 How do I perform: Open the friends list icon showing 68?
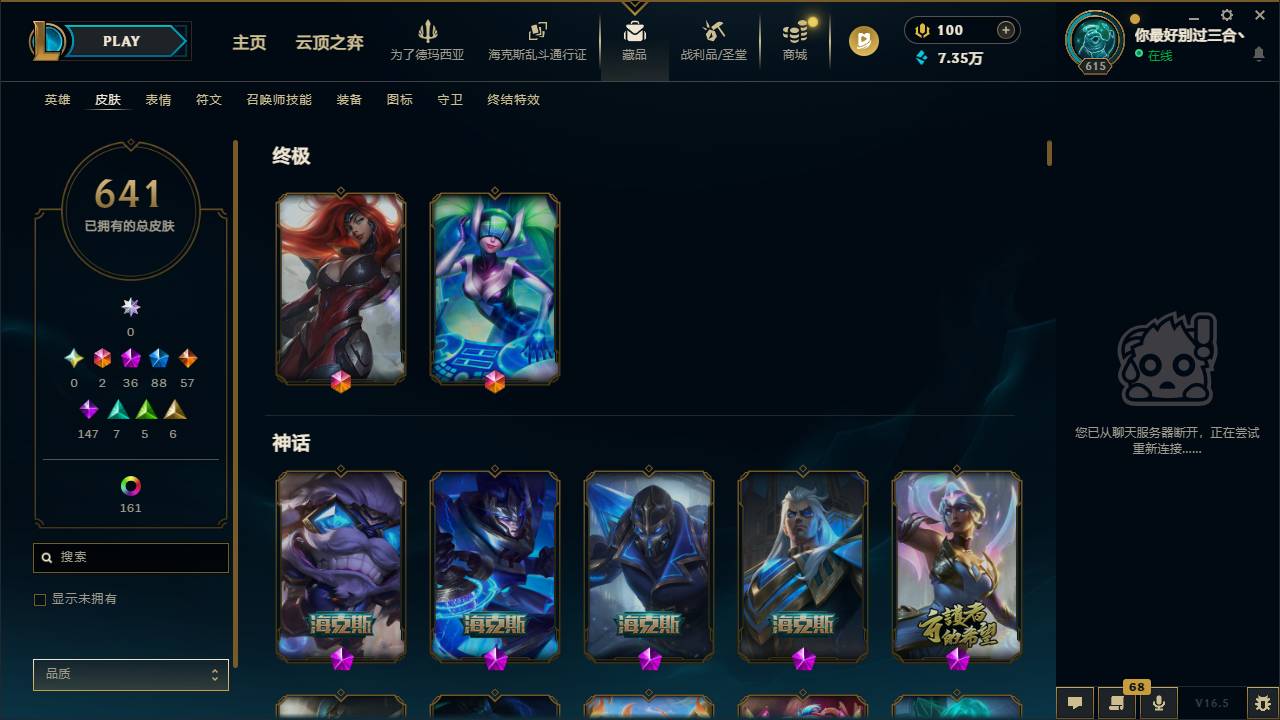click(1117, 703)
